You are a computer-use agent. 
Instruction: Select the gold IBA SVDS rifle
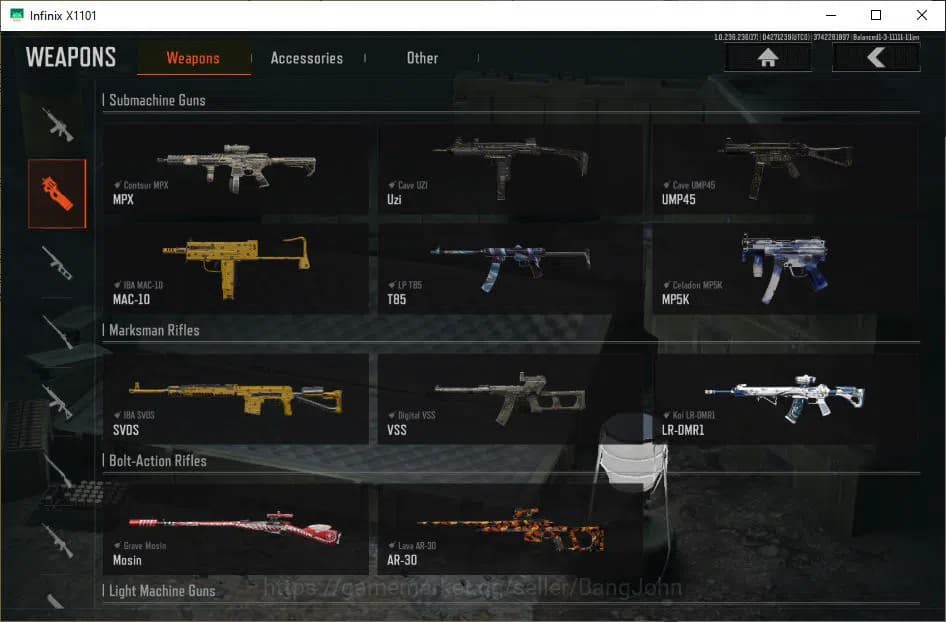pyautogui.click(x=236, y=398)
